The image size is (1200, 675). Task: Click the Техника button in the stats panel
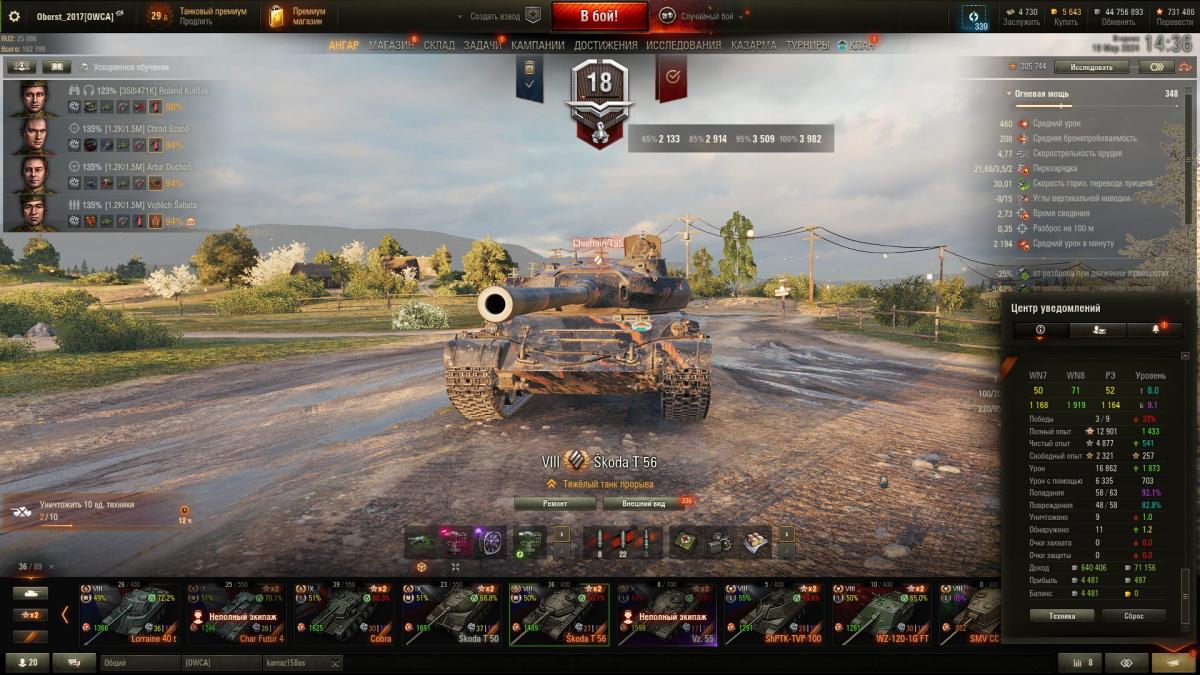click(x=1062, y=616)
